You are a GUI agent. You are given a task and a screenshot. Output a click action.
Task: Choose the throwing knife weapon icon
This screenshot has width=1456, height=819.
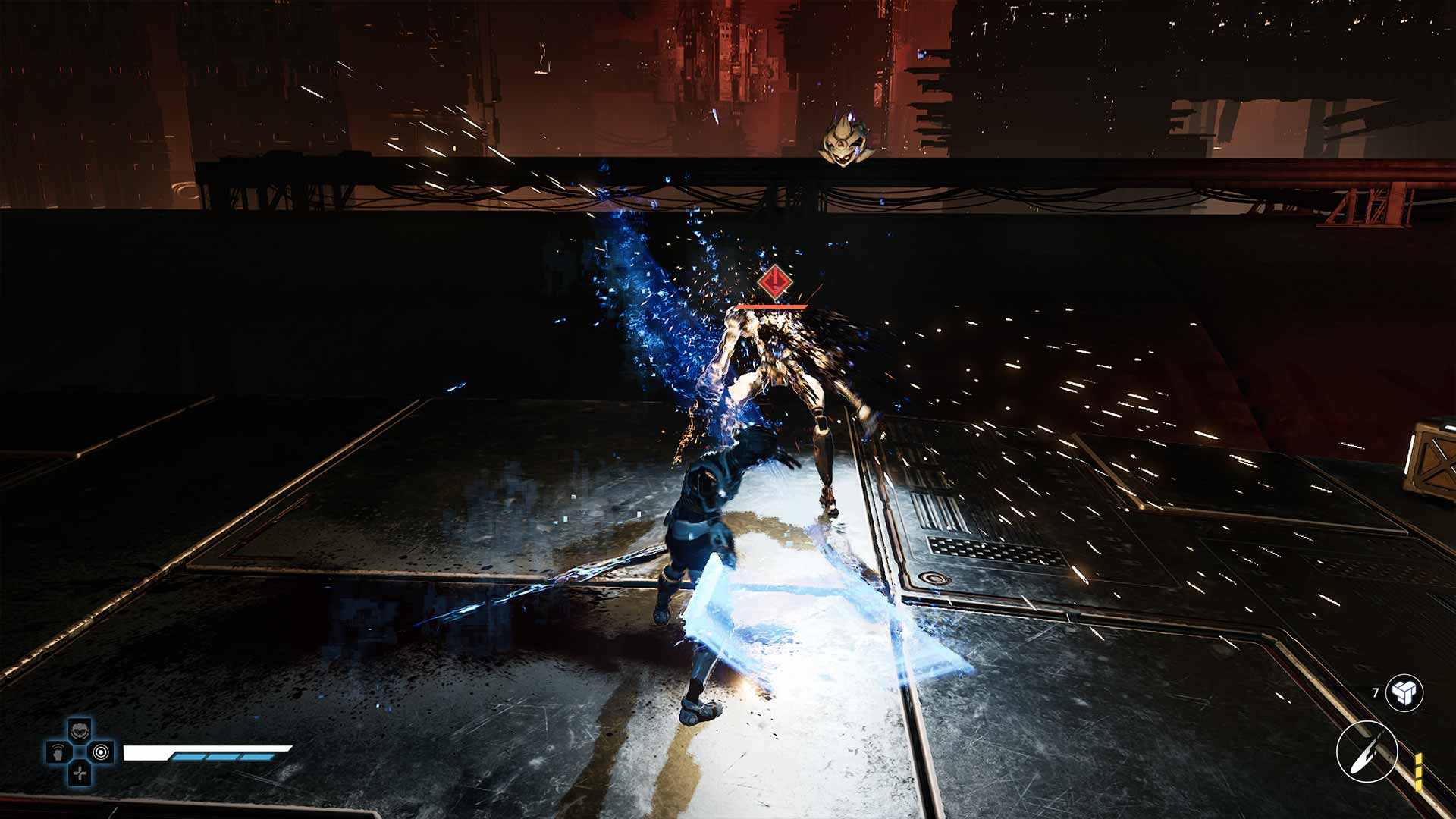[1367, 751]
